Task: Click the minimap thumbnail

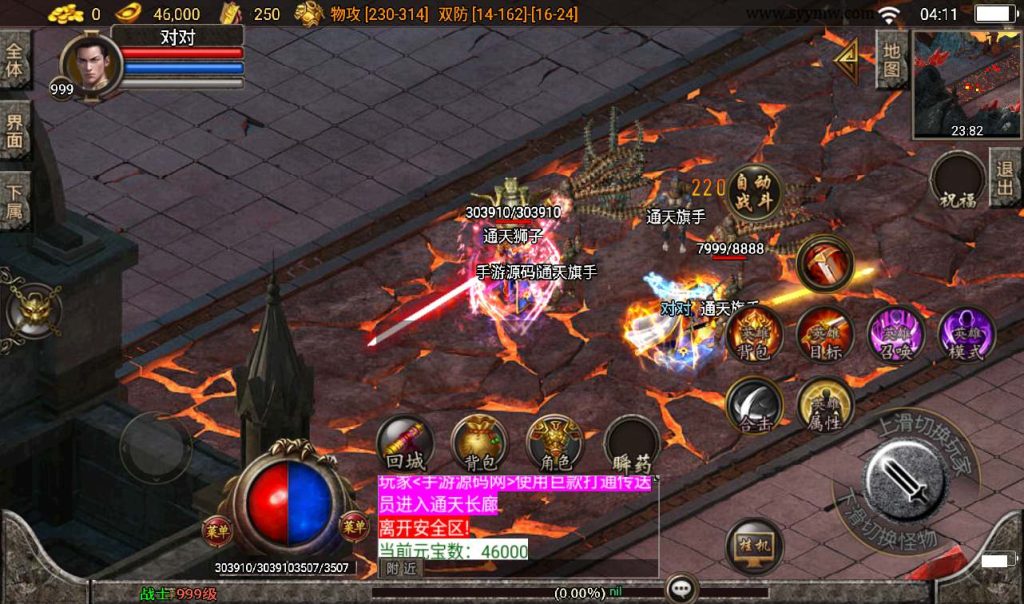Action: click(966, 84)
